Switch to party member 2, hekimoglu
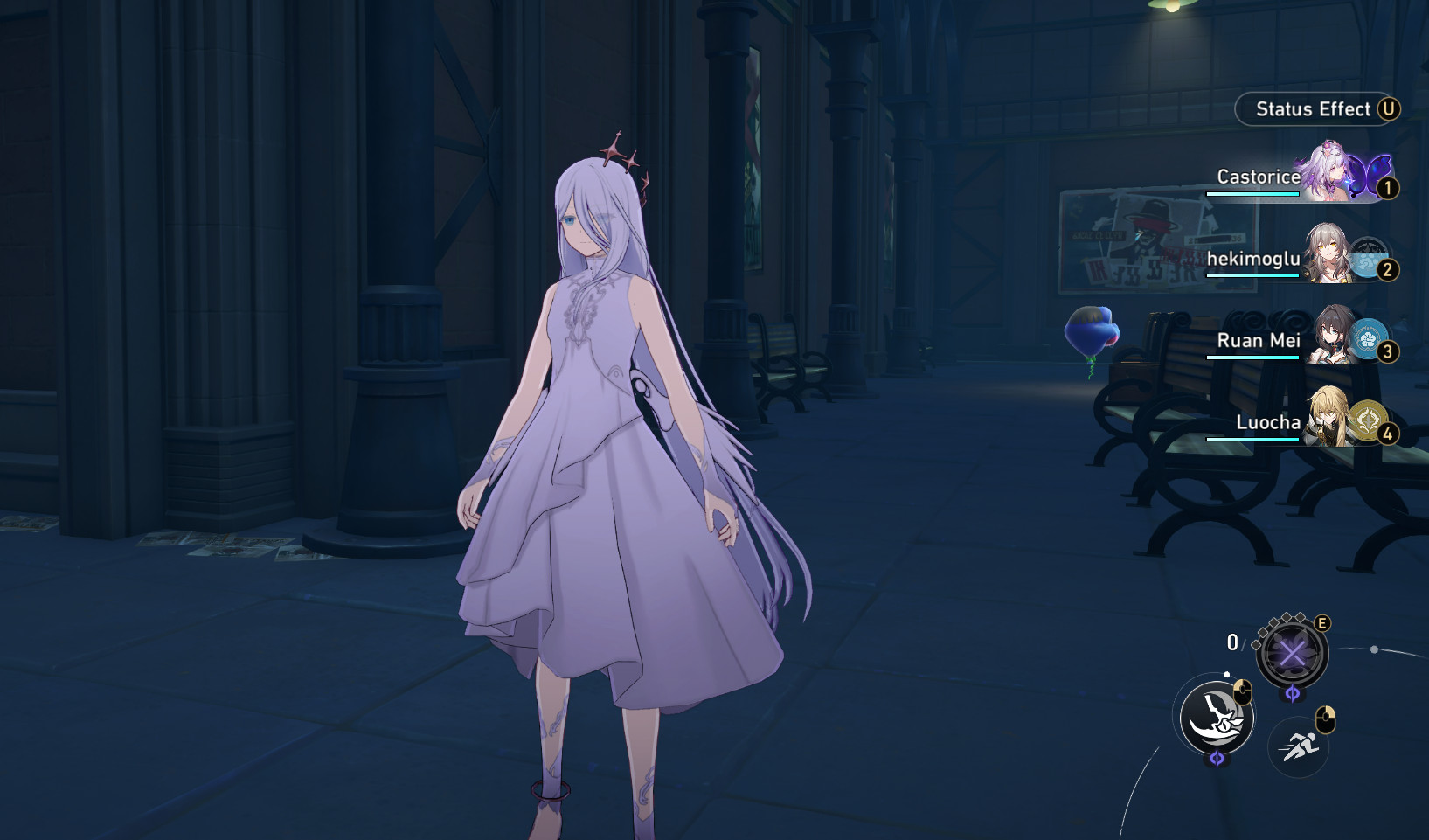The width and height of the screenshot is (1429, 840). point(1328,253)
